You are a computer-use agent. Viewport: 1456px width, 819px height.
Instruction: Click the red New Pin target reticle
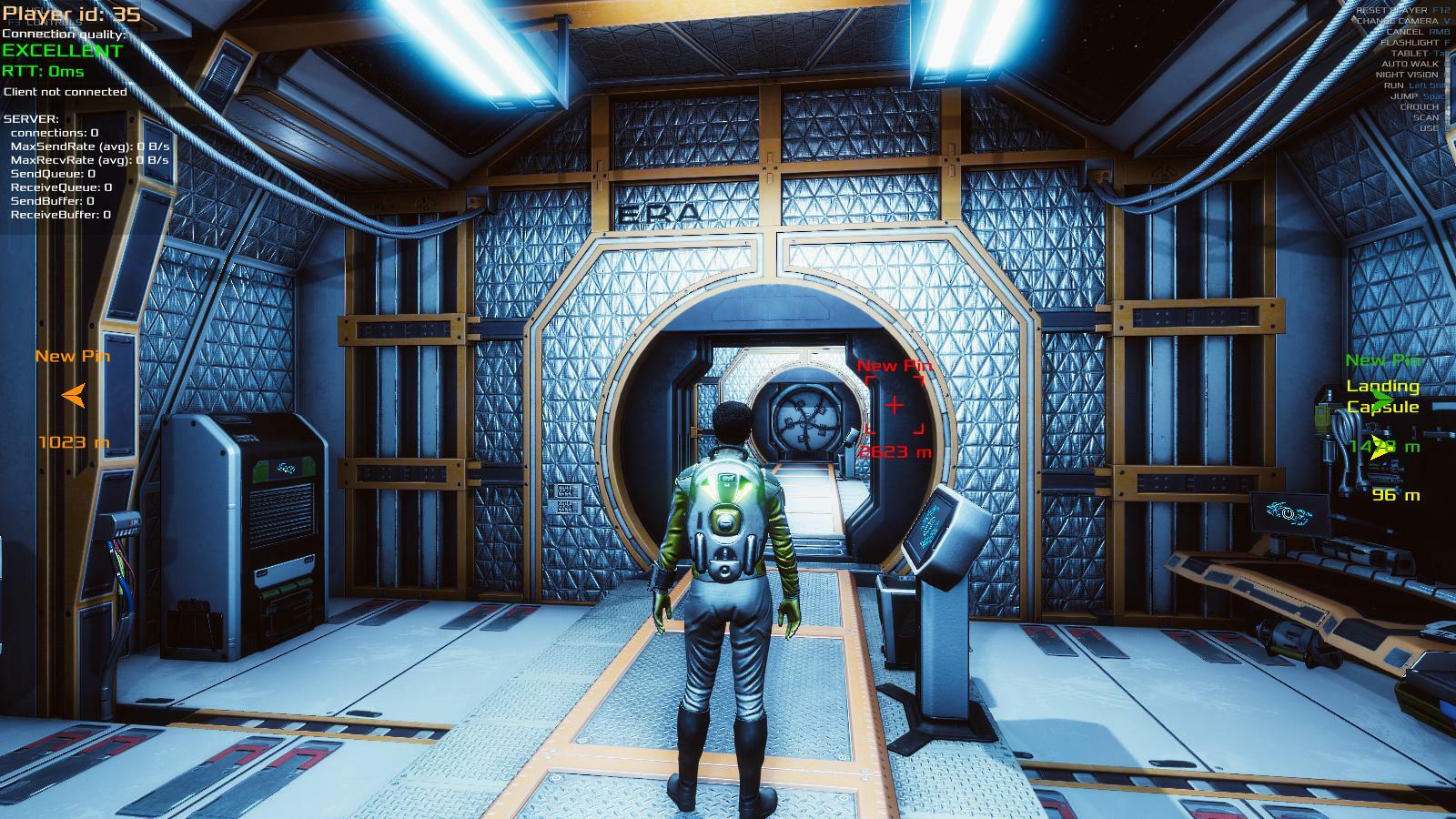coord(894,405)
